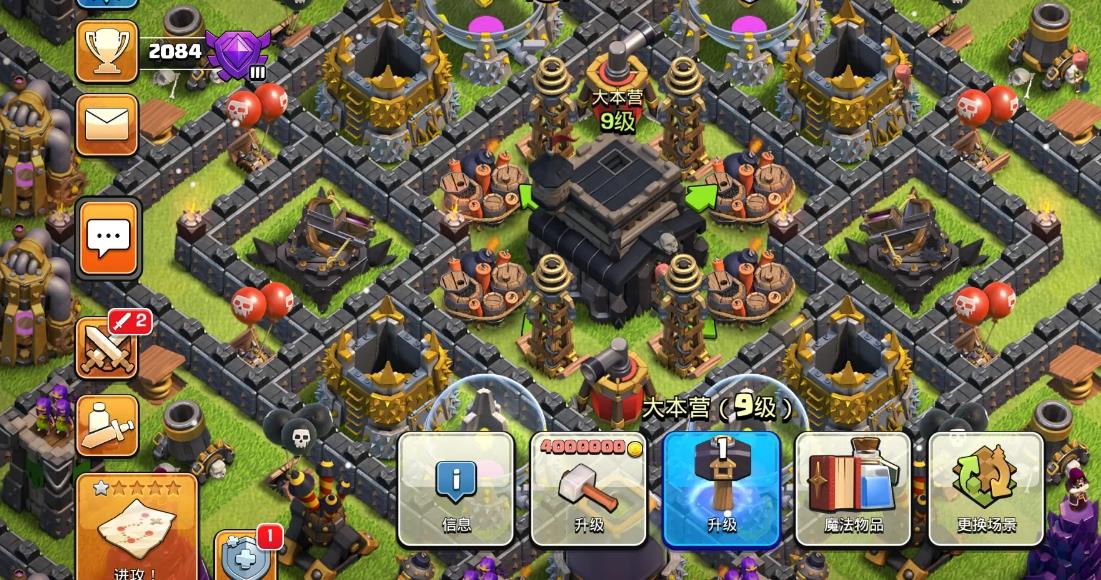This screenshot has width=1101, height=580.
Task: Use the hammer 升级 upgrade button
Action: click(x=721, y=488)
